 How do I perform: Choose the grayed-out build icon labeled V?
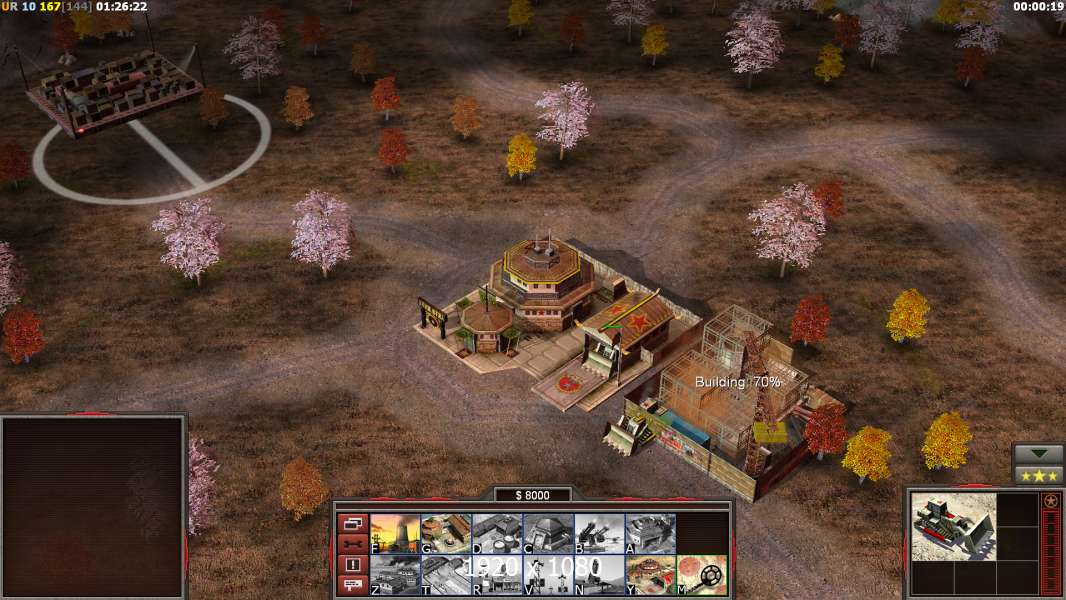click(548, 574)
